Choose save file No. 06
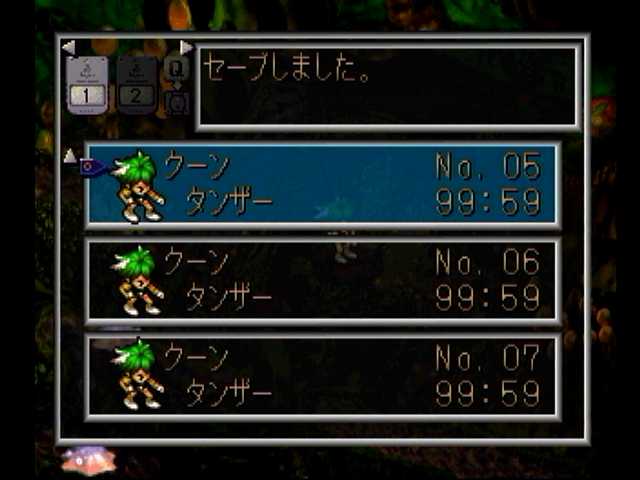 [322, 280]
